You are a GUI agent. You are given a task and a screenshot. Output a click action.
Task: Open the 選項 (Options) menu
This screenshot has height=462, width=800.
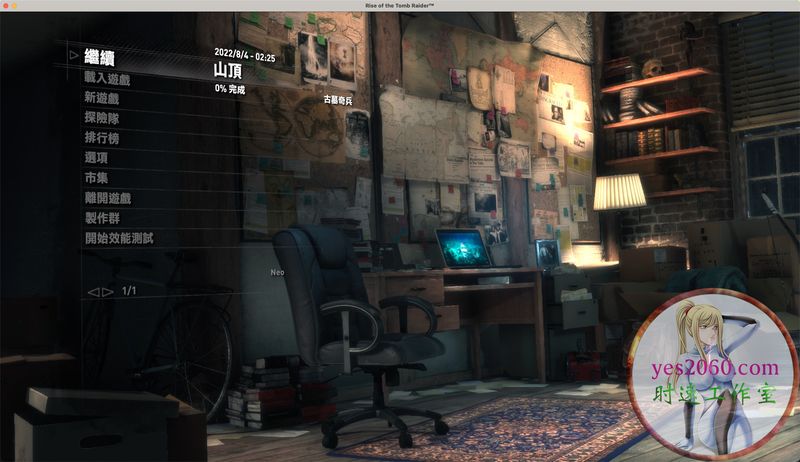click(96, 158)
